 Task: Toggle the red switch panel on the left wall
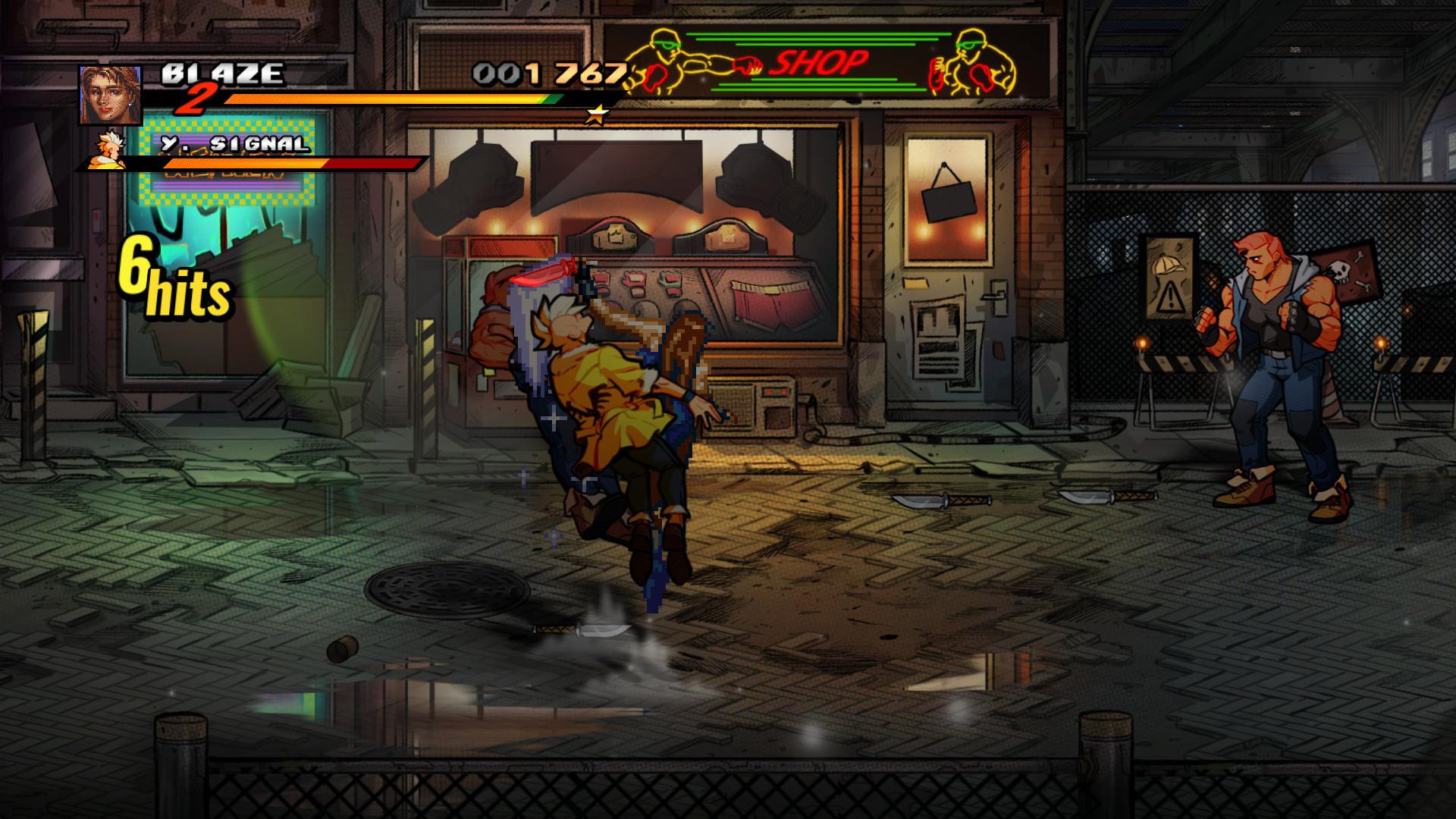tap(97, 220)
